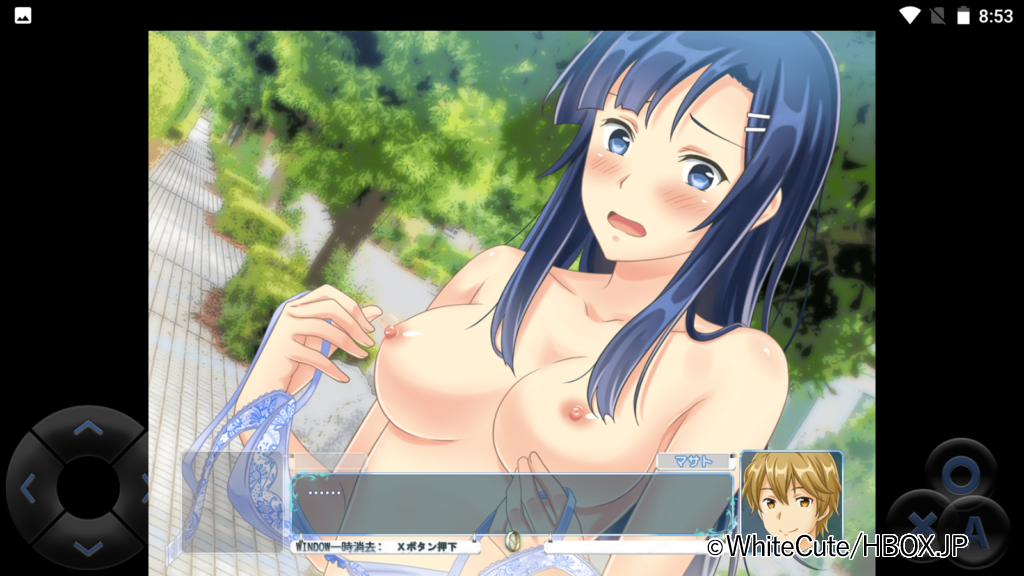The height and width of the screenshot is (576, 1024).
Task: Tap the D-pad down arrow
Action: coord(89,547)
